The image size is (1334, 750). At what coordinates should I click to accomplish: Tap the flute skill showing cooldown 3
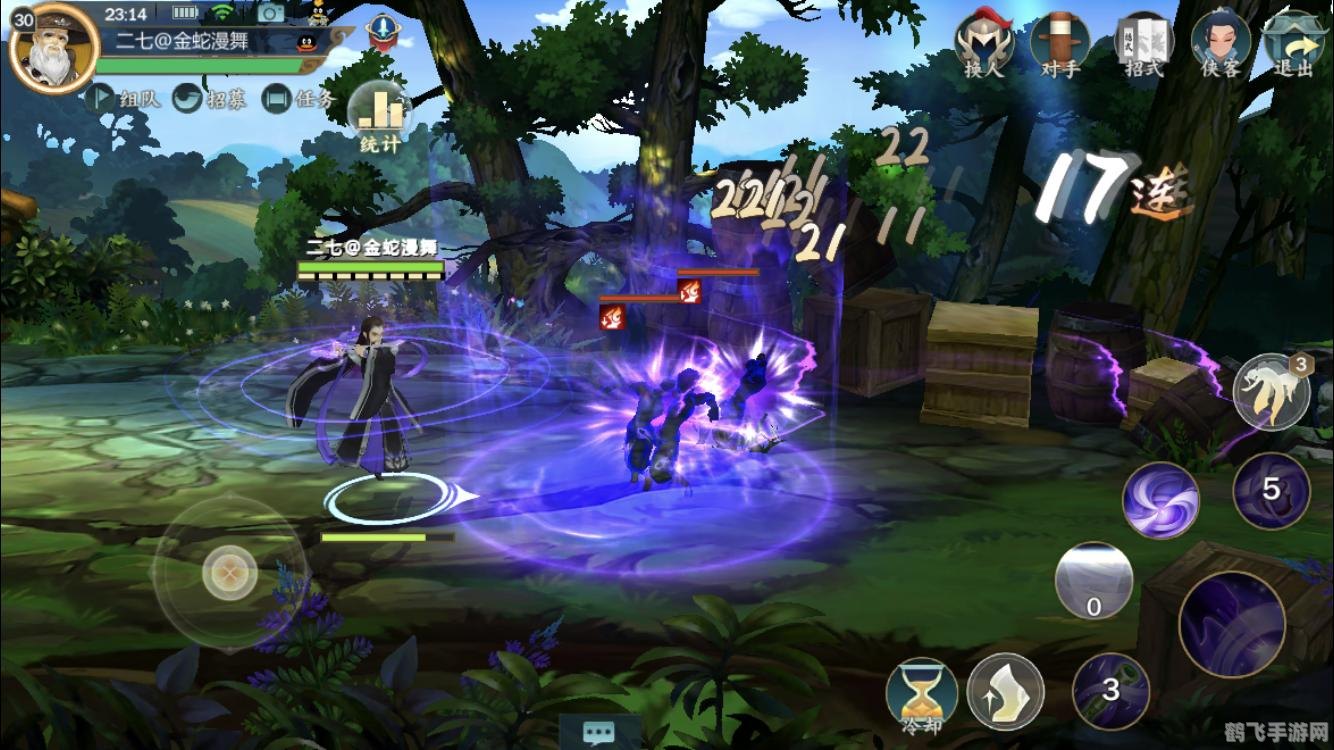click(1111, 691)
